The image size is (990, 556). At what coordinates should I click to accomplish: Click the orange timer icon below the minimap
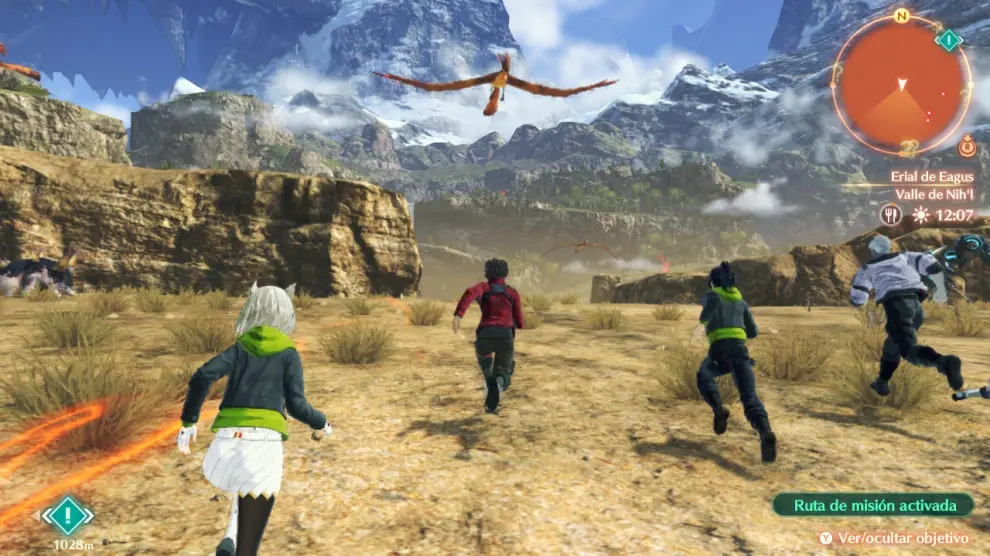(966, 146)
